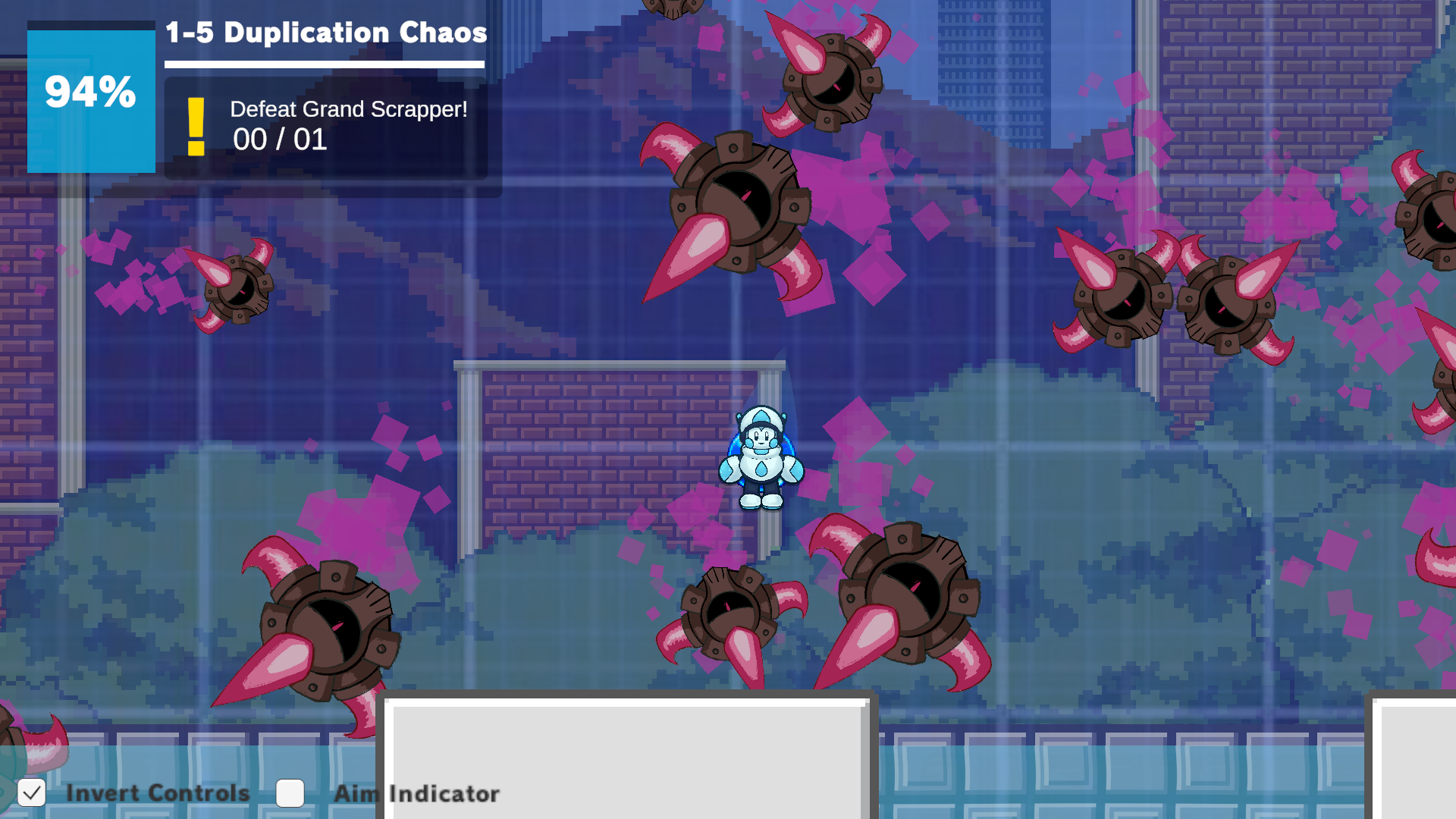1456x819 pixels.
Task: Click the Defeat Grand Scrapper objective tracker
Action: pyautogui.click(x=326, y=127)
